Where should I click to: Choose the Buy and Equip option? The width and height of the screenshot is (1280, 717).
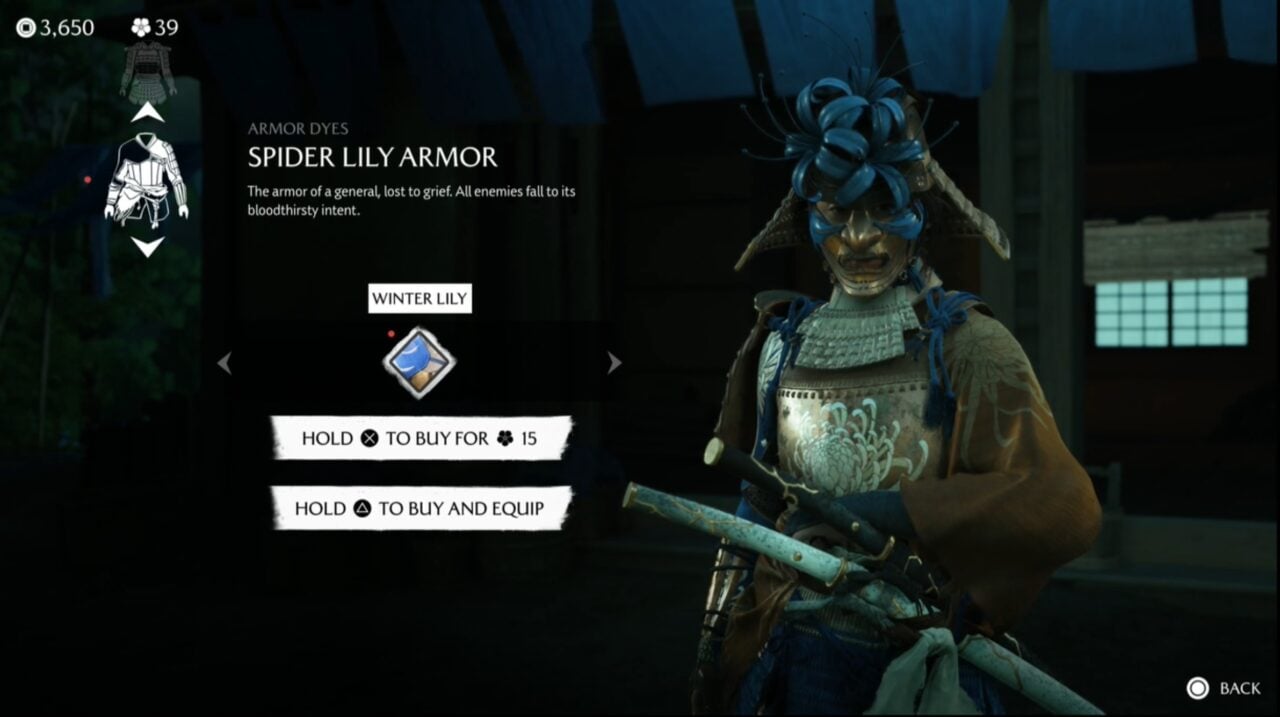[x=421, y=508]
